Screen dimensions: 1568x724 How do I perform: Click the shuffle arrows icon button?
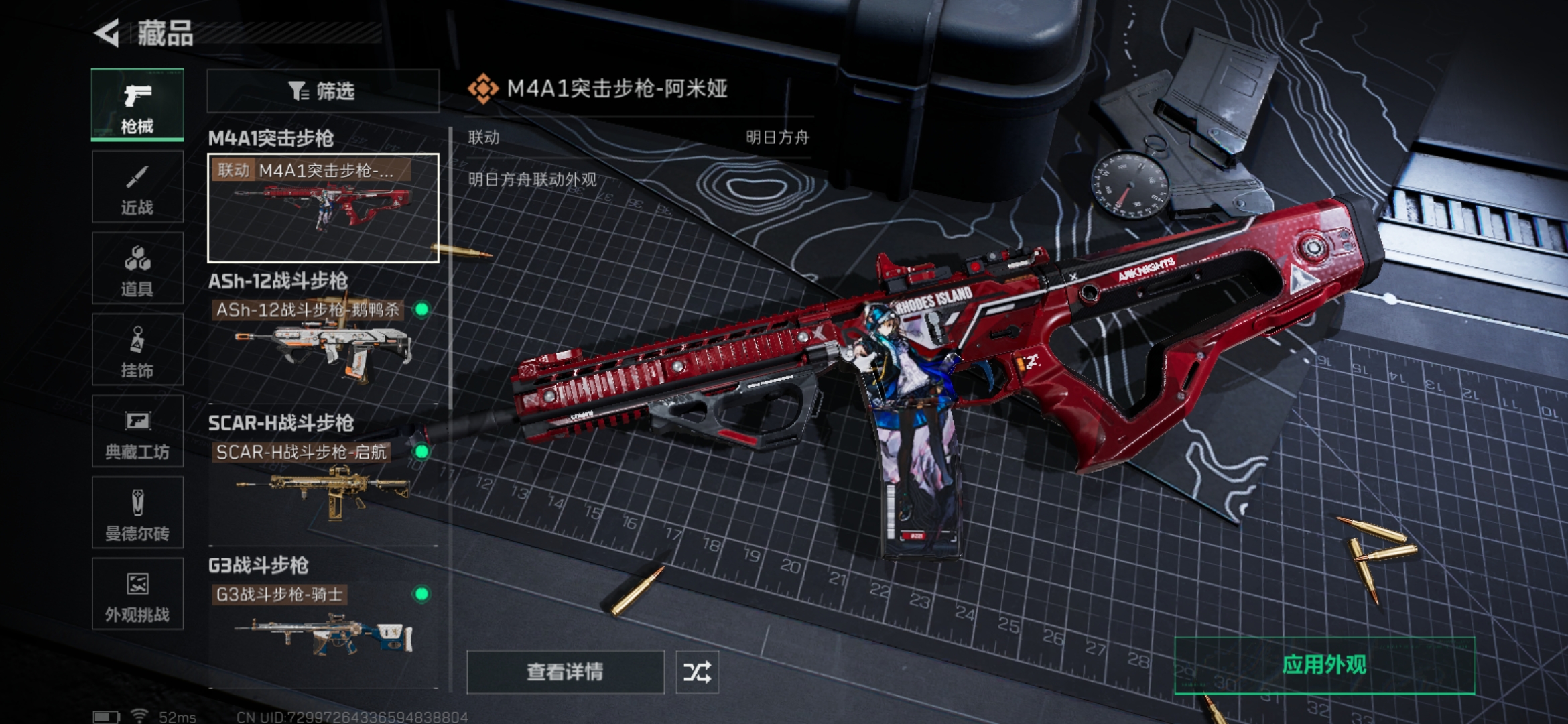(x=697, y=672)
